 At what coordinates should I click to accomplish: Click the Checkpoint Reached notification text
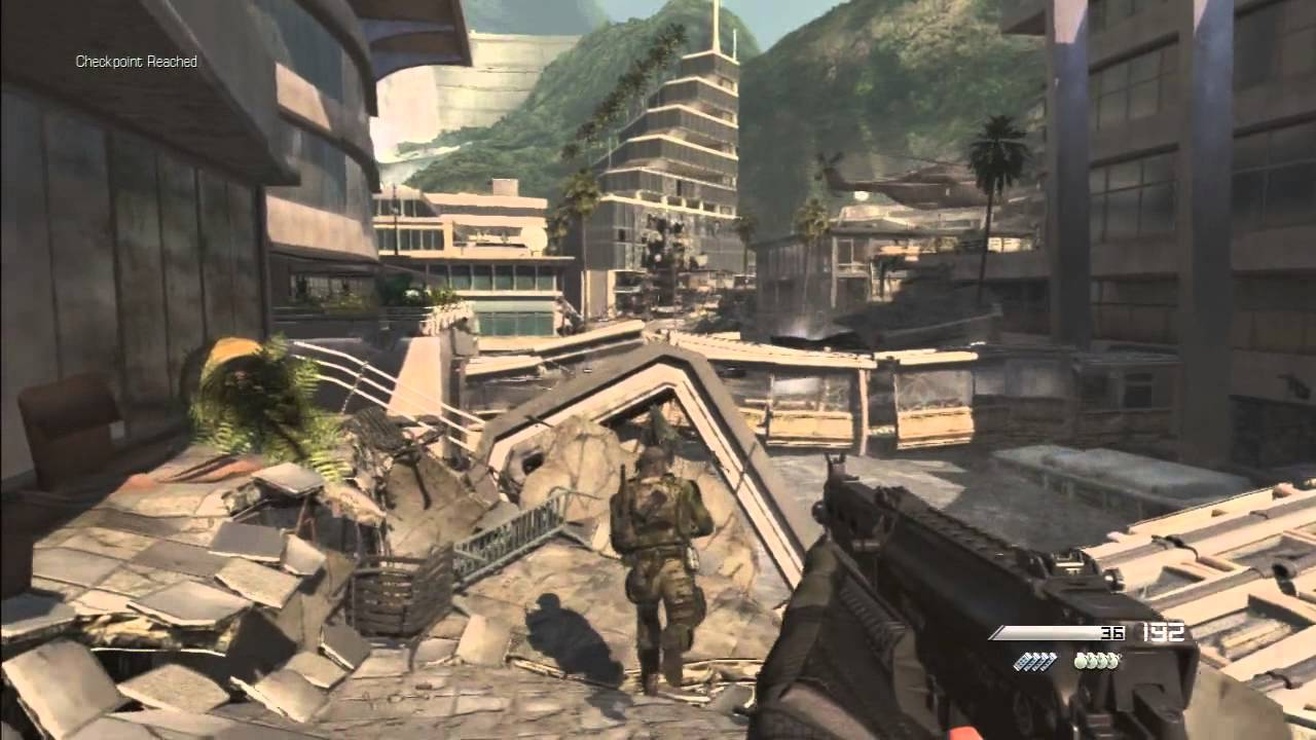coord(136,61)
